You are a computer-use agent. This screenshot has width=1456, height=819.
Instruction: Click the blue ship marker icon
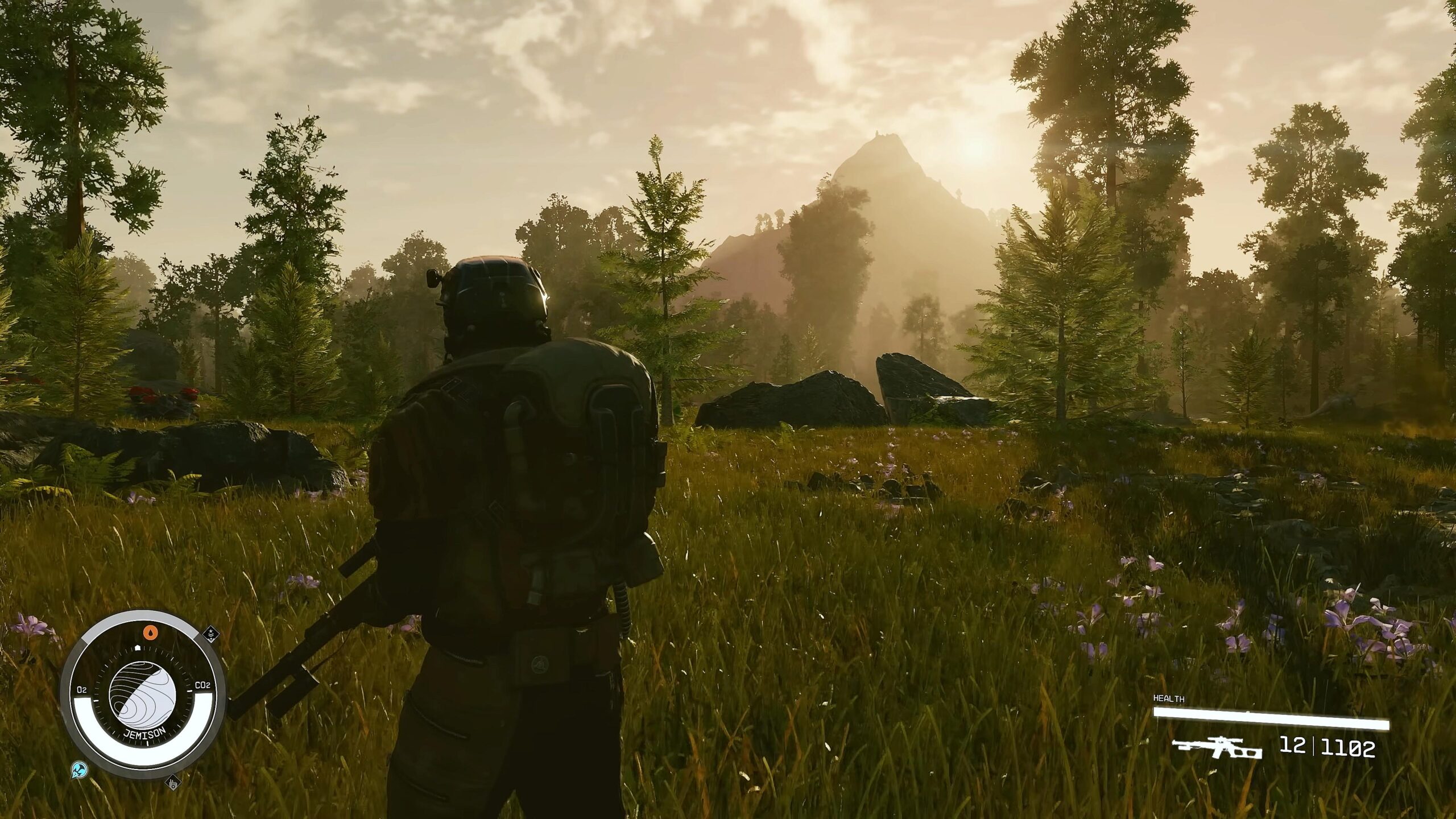pyautogui.click(x=79, y=771)
